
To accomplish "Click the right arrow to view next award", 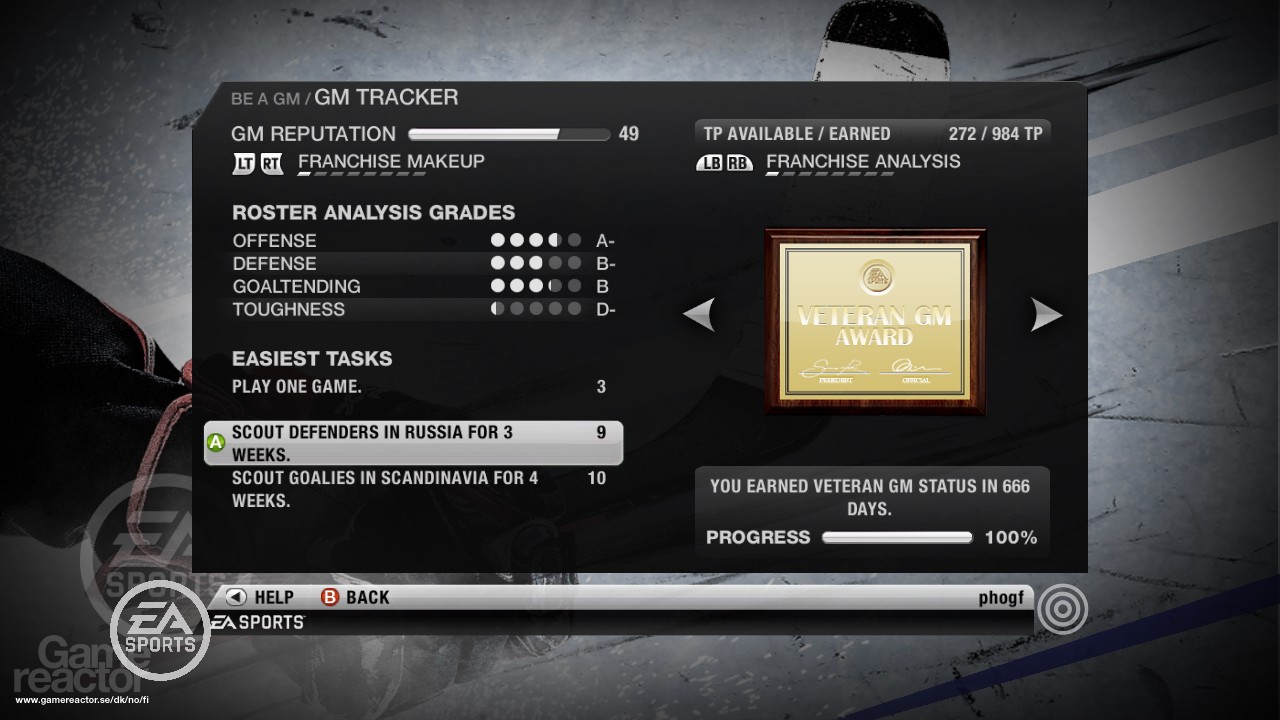I will pyautogui.click(x=1046, y=315).
